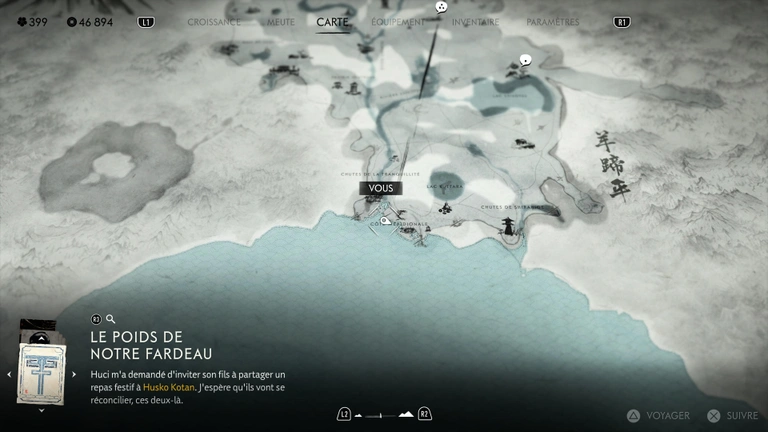Select the white quest marker near the lake
The image size is (768, 432).
click(x=524, y=61)
